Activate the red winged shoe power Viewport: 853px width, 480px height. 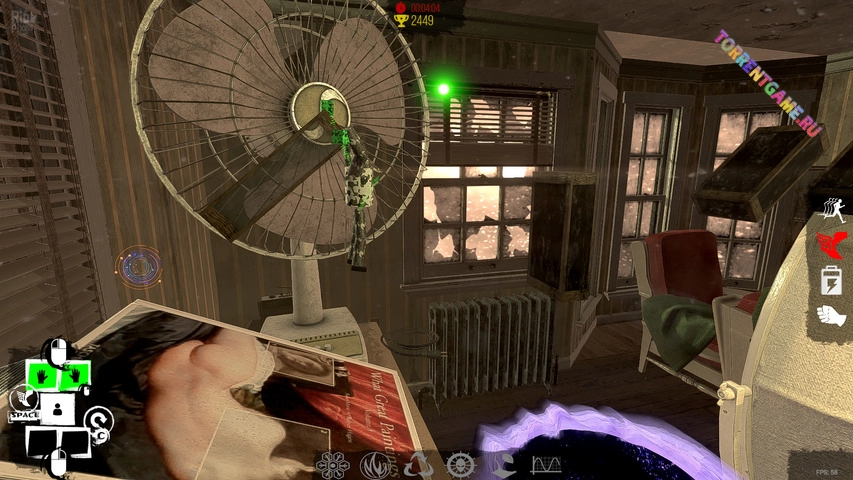click(831, 243)
